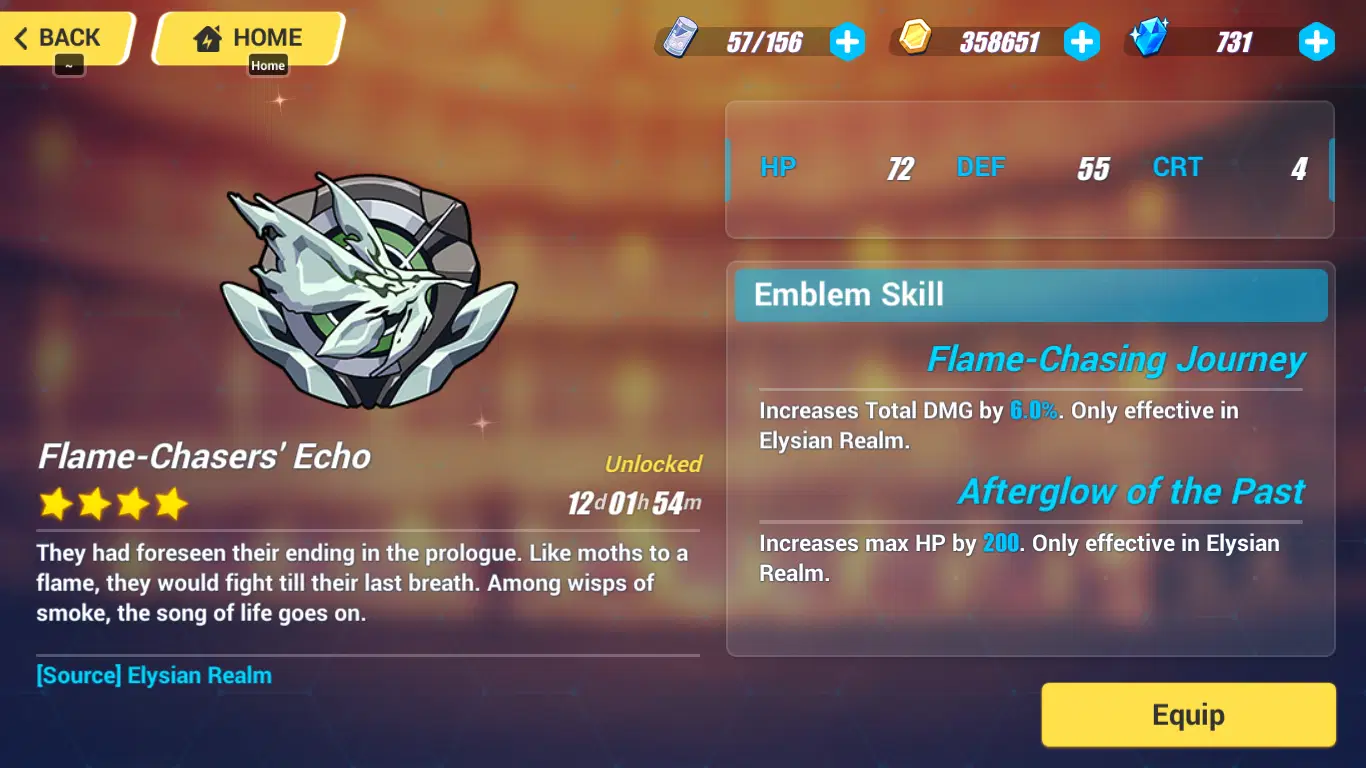Click the stamina potion icon
Screen dimensions: 1366x768
coord(680,38)
